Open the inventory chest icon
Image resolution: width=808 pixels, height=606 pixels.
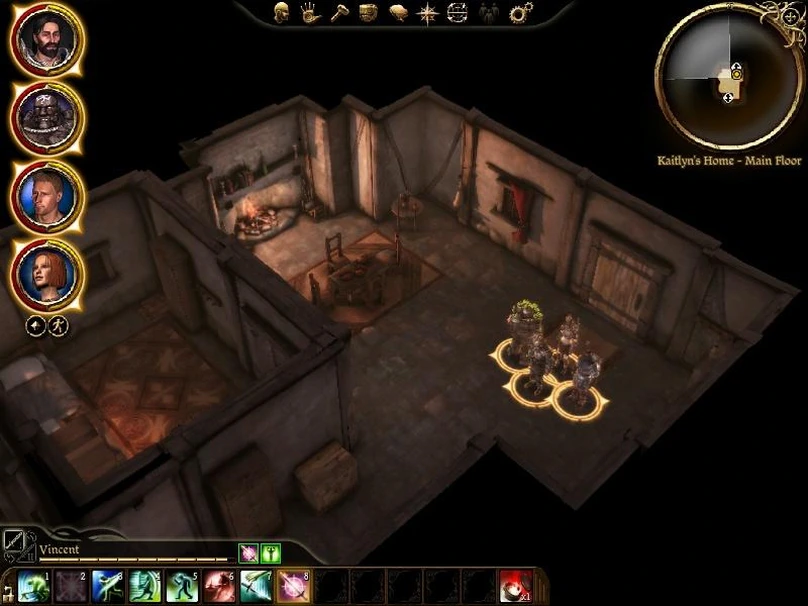point(367,13)
